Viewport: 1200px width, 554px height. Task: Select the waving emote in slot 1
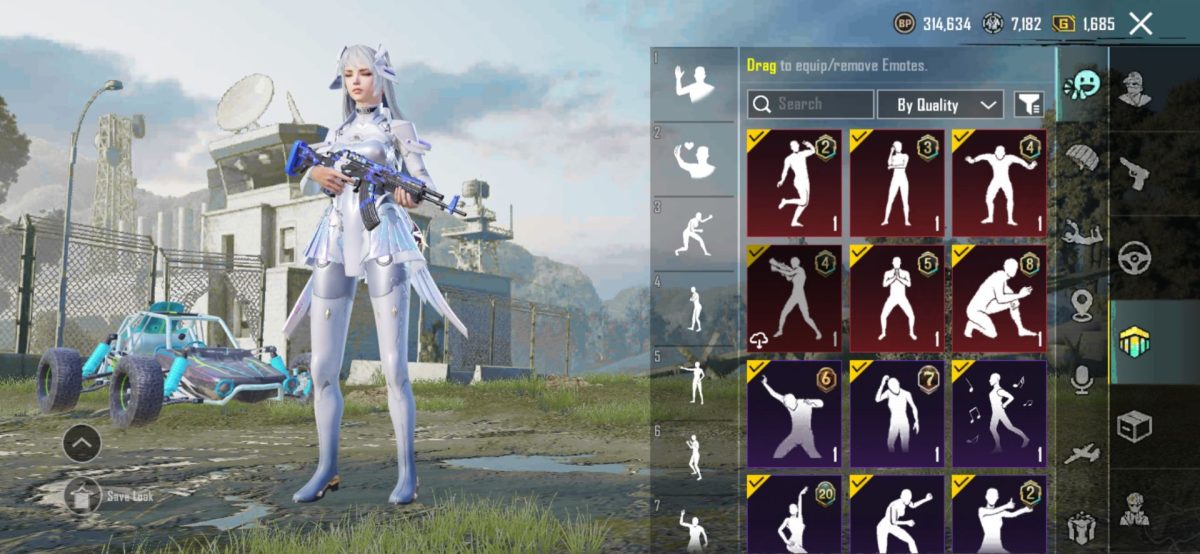pyautogui.click(x=694, y=84)
